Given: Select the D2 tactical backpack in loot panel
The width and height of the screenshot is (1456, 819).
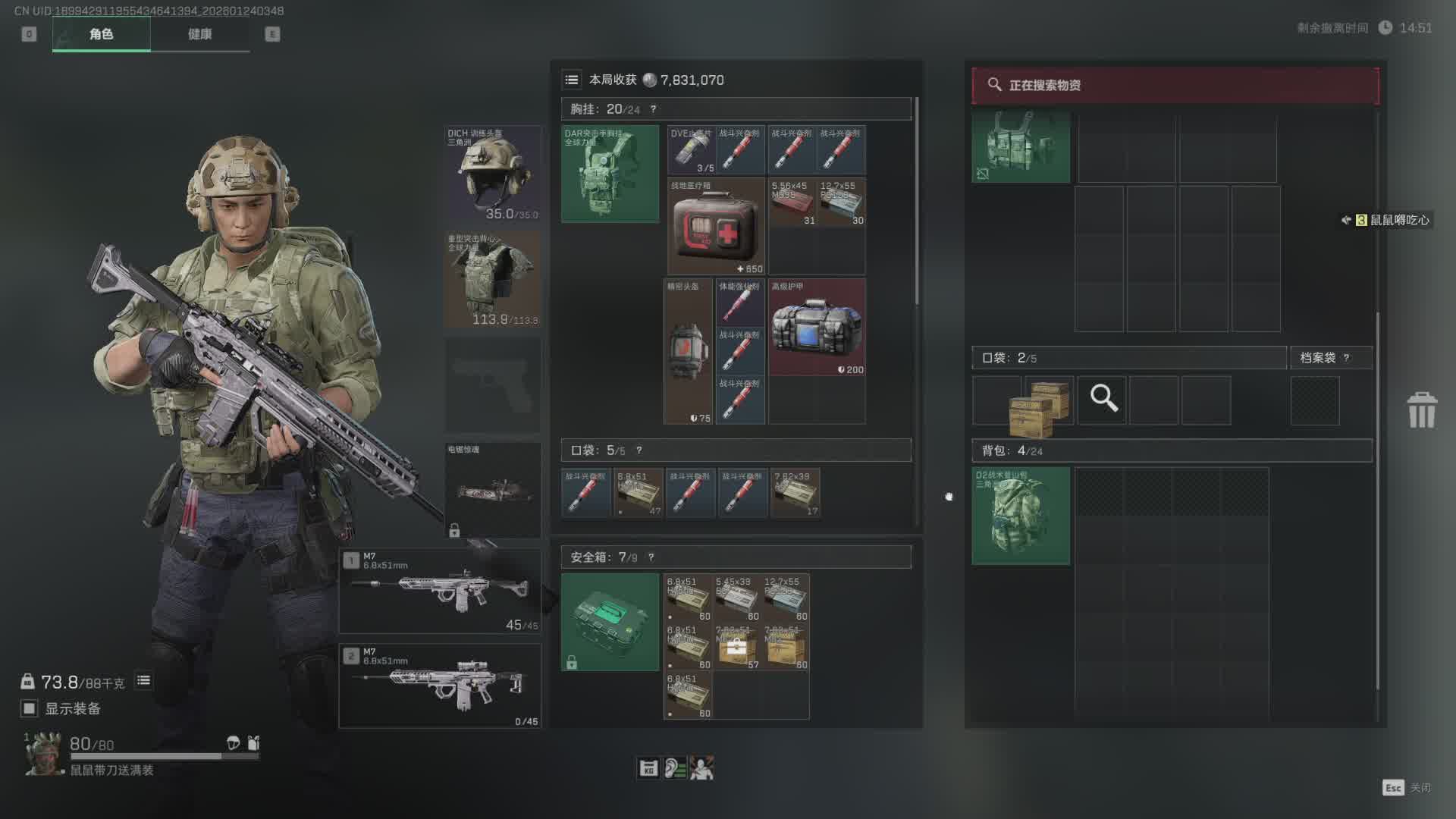Looking at the screenshot, I should tap(1021, 516).
